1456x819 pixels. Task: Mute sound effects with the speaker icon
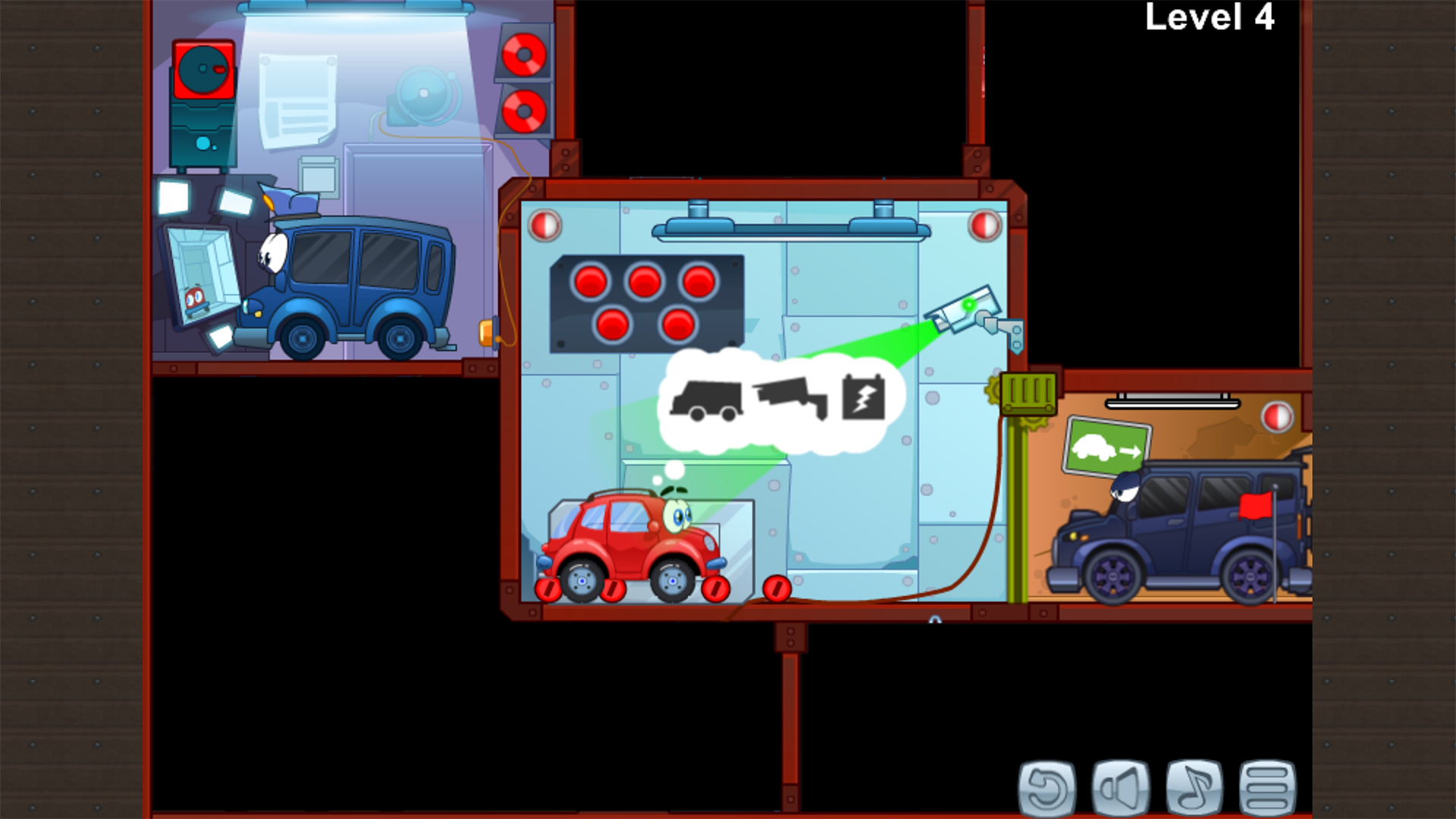point(1121,789)
